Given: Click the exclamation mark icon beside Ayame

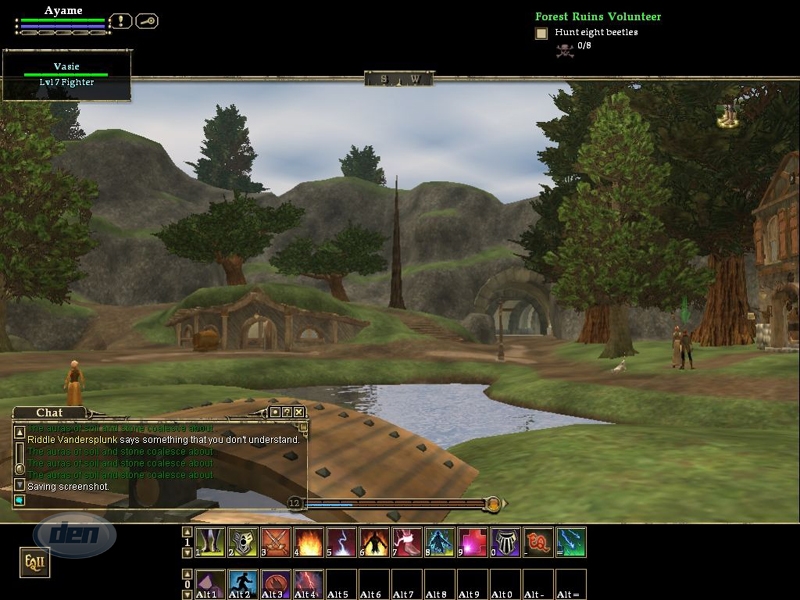Looking at the screenshot, I should point(121,20).
